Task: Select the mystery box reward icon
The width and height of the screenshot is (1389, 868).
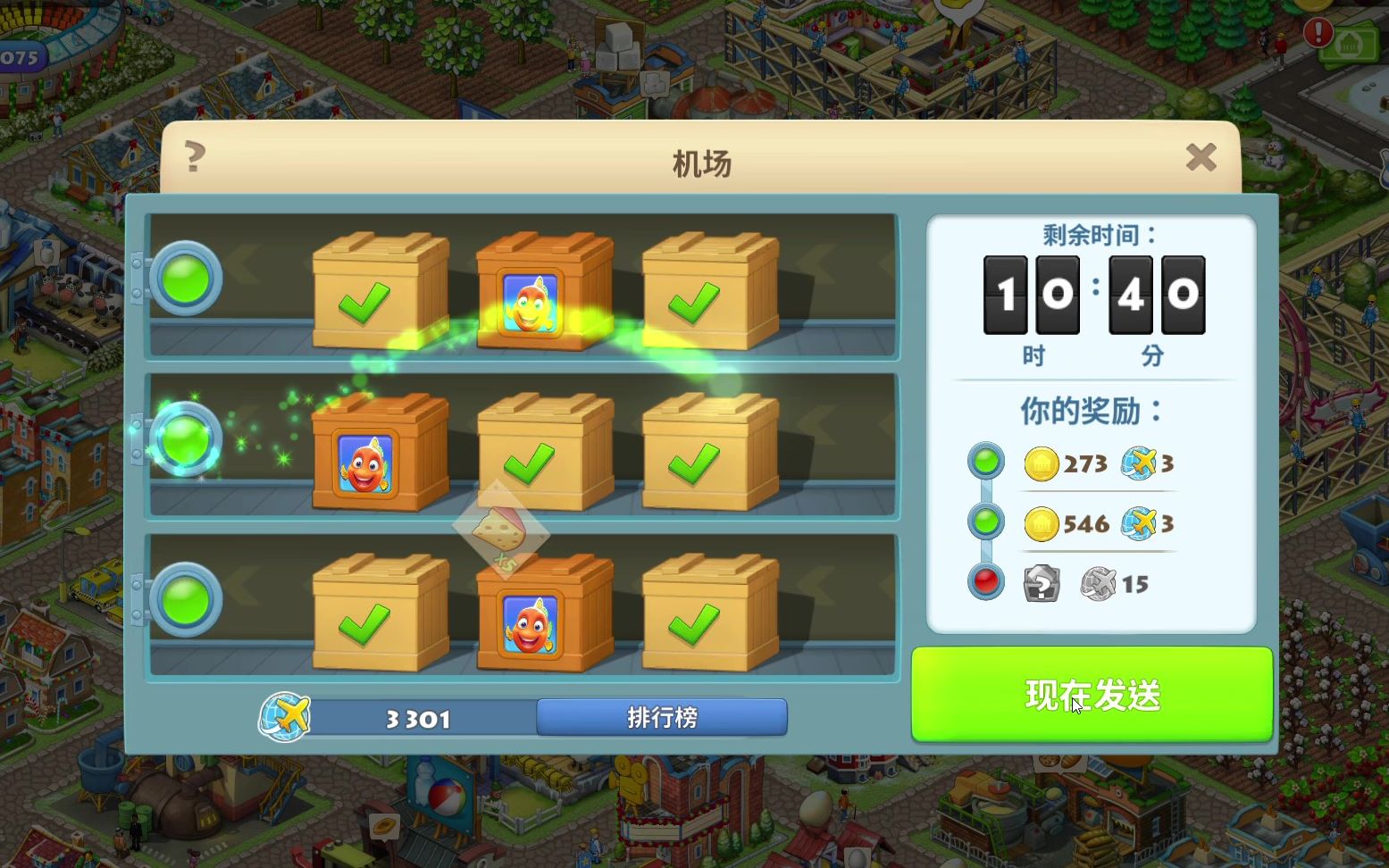Action: tap(1042, 584)
